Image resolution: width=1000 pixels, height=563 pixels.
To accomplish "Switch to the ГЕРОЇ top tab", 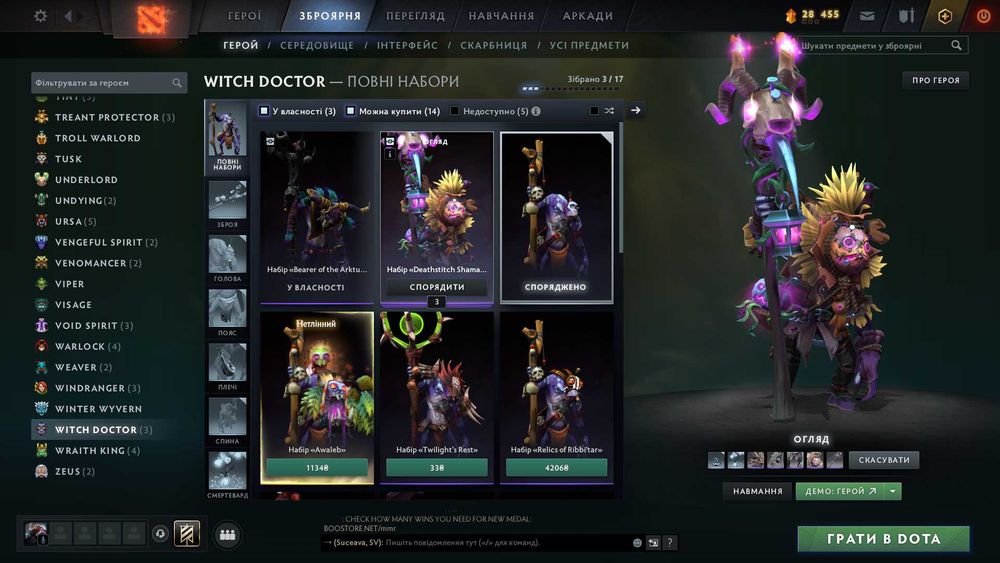I will 245,16.
